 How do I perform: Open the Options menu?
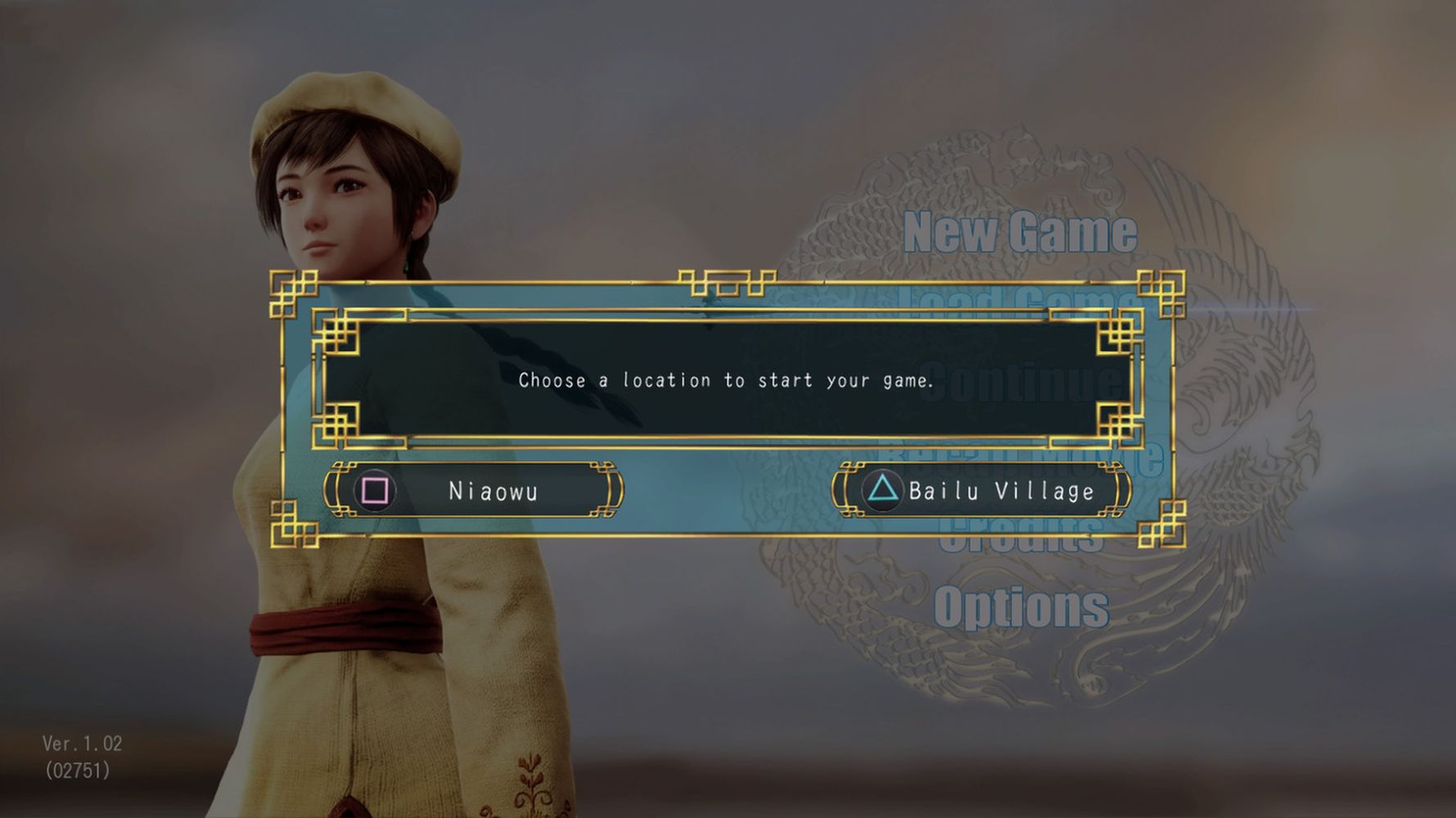1021,607
